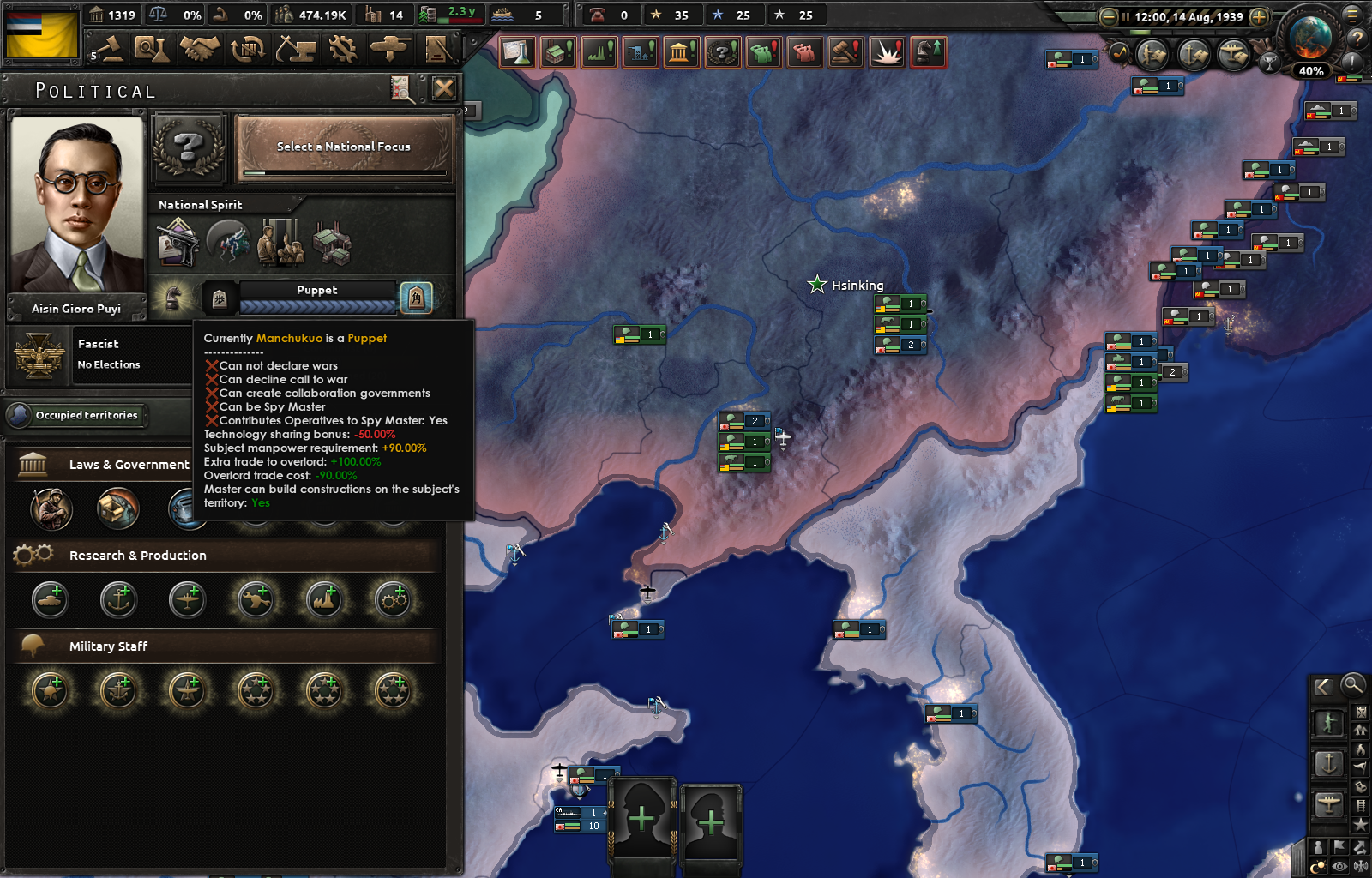Viewport: 1372px width, 878px height.
Task: Toggle the naval anchor map mode on right edge
Action: (x=1329, y=763)
